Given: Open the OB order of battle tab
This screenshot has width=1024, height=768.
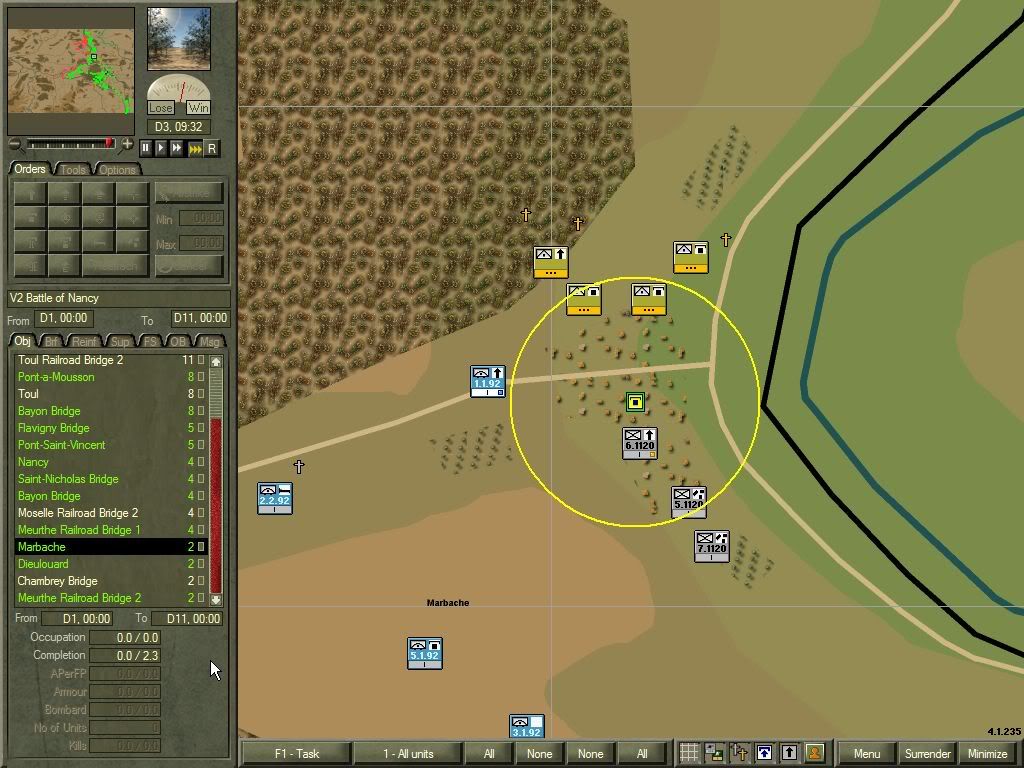Looking at the screenshot, I should pos(179,342).
